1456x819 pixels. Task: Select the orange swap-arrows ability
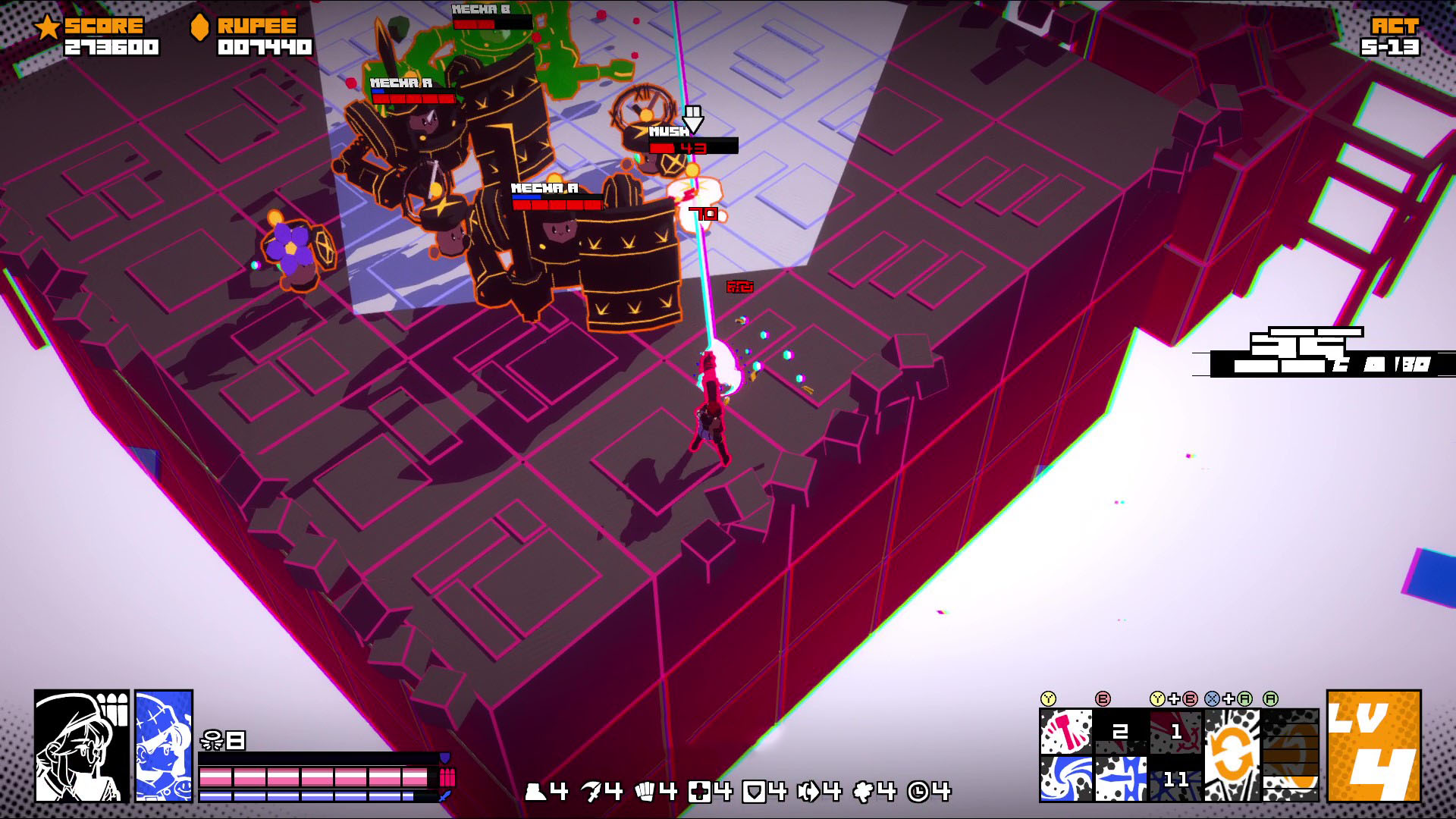pyautogui.click(x=1232, y=755)
